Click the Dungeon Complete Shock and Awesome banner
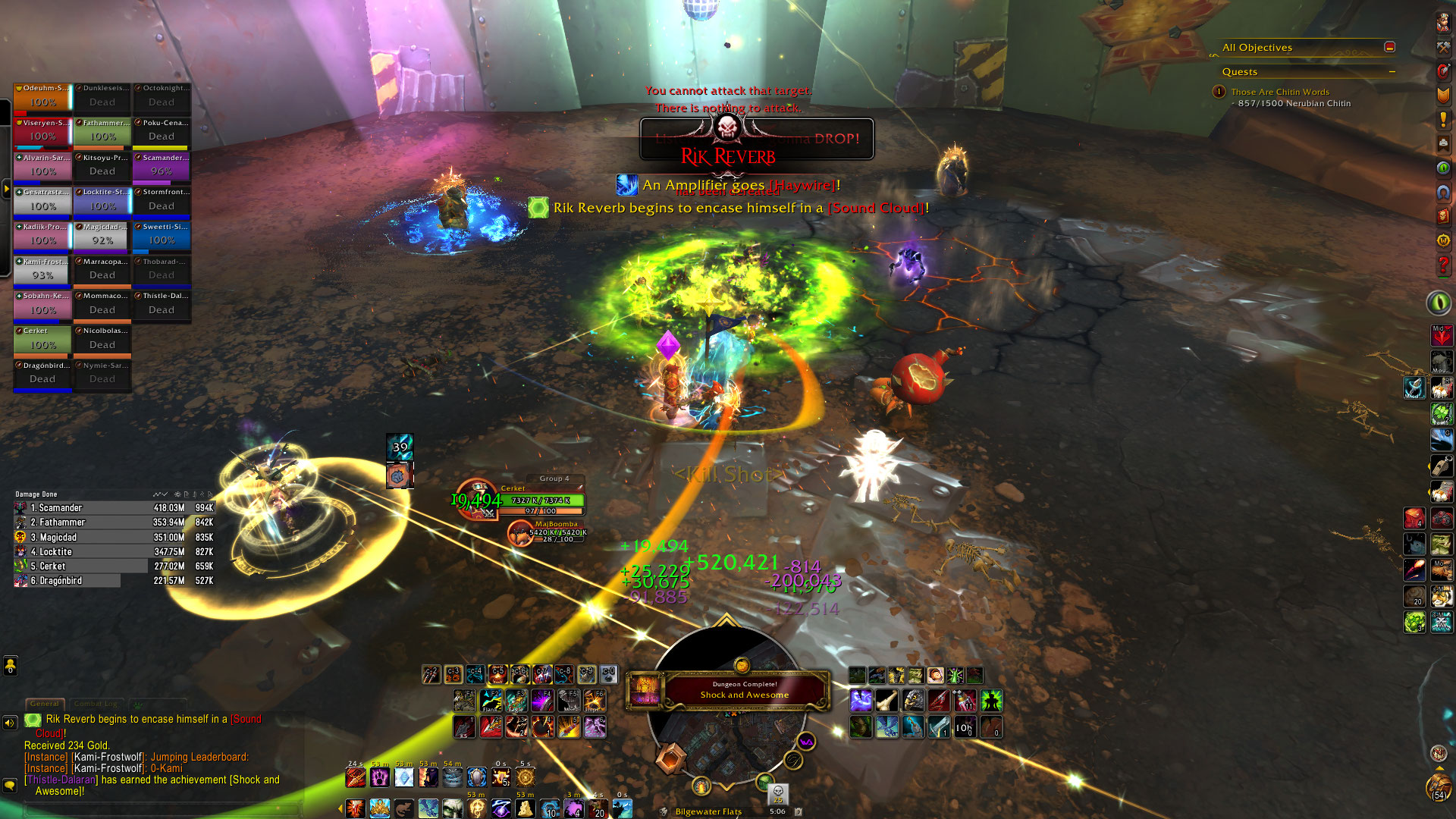Image resolution: width=1456 pixels, height=819 pixels. pos(743,690)
